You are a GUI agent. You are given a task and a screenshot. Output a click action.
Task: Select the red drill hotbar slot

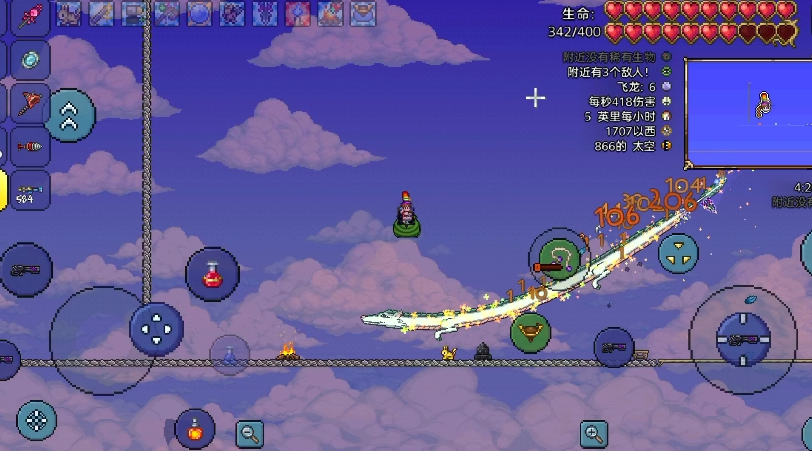(28, 146)
